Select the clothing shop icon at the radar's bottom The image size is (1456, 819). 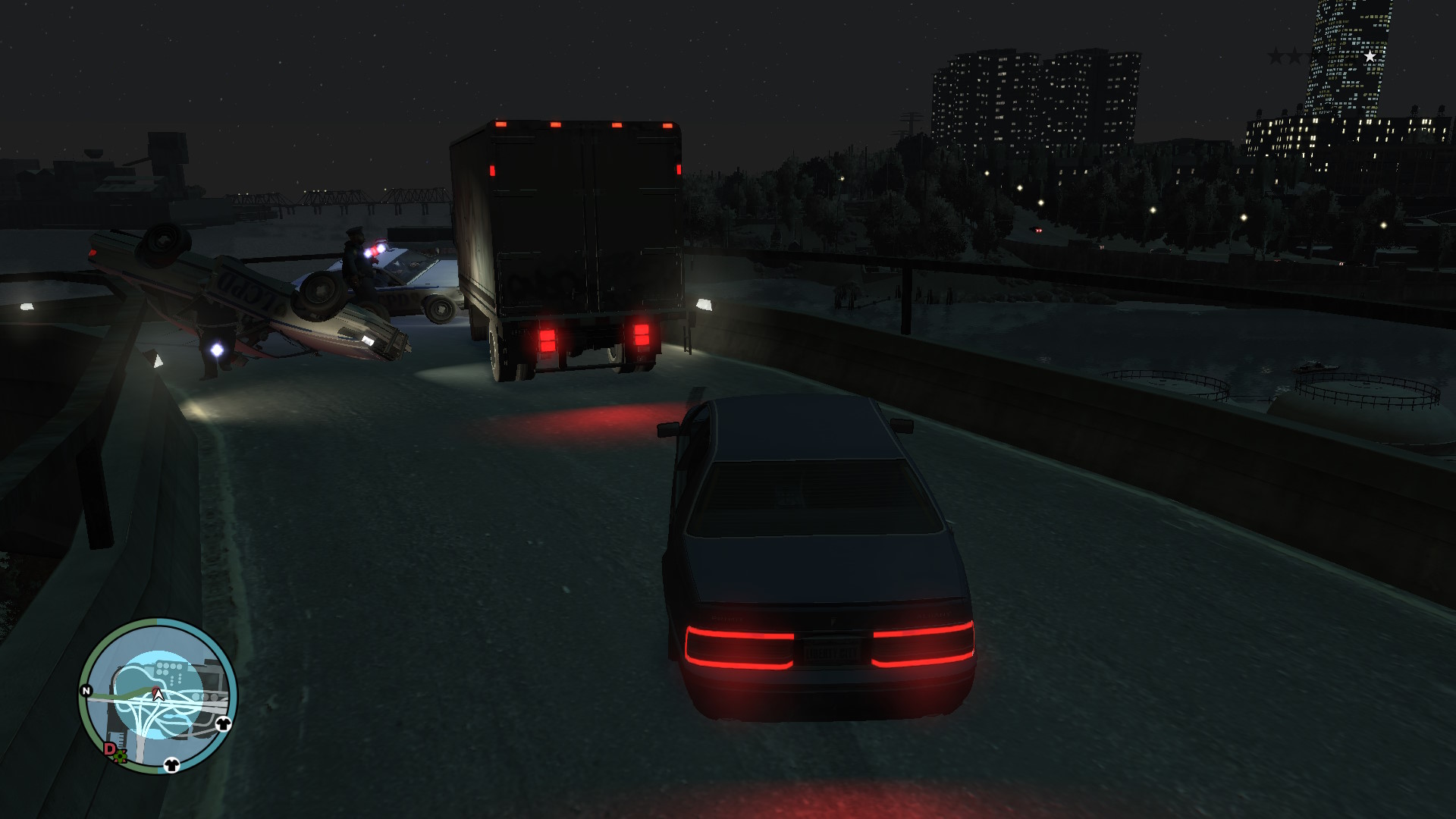click(x=172, y=765)
